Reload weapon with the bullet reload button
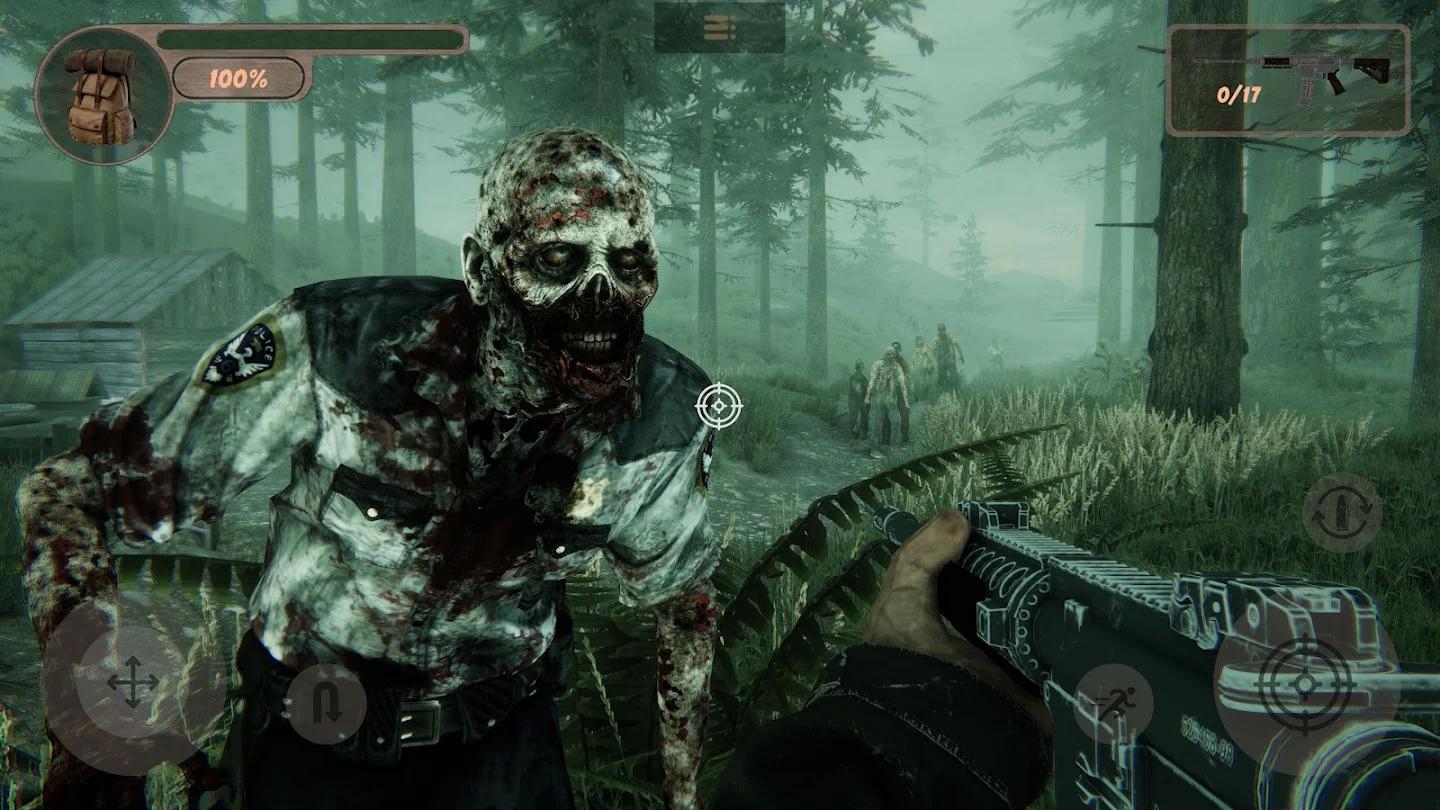Screen dimensions: 1440x810 click(1342, 513)
